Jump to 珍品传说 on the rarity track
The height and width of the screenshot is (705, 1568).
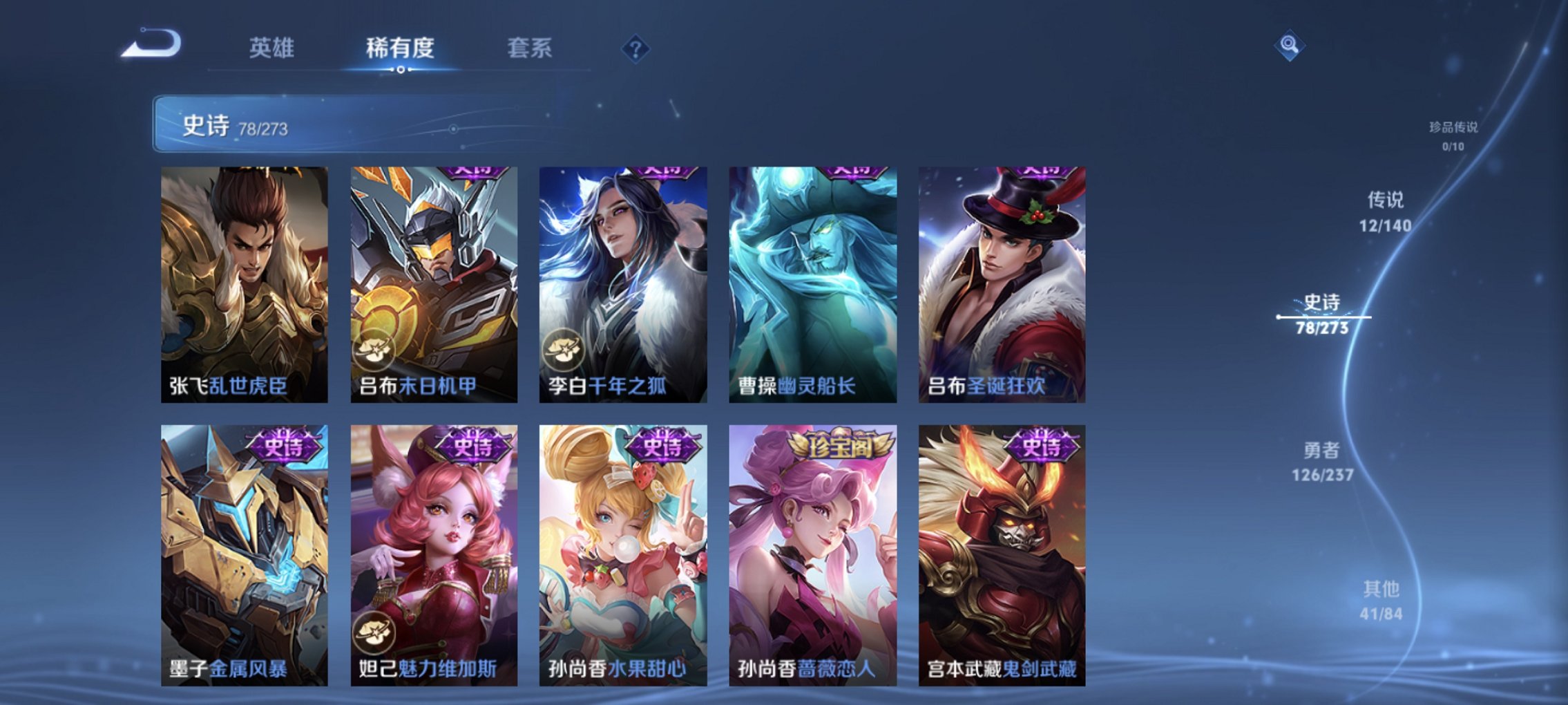point(1455,136)
